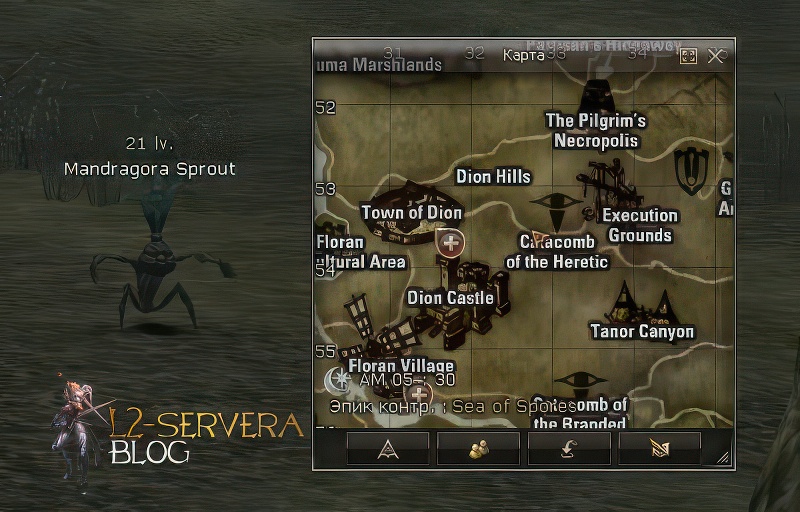
Task: Click the plus marker near Town of Dion
Action: 451,242
